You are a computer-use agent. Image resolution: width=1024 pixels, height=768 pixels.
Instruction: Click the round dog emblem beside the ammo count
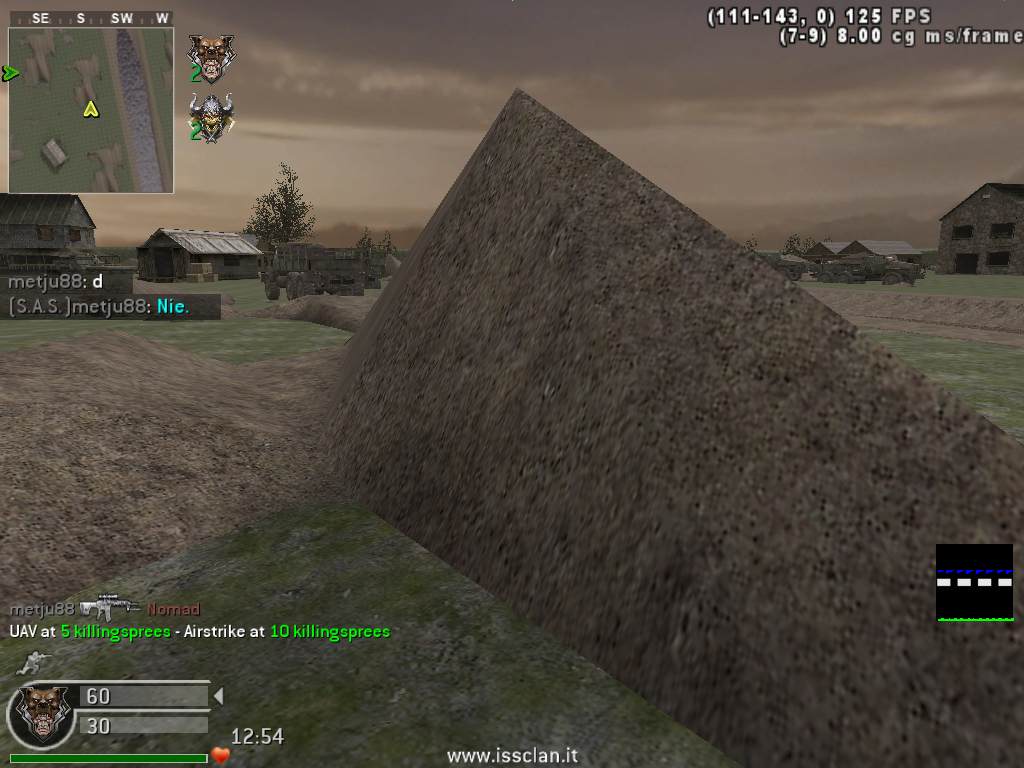(39, 714)
